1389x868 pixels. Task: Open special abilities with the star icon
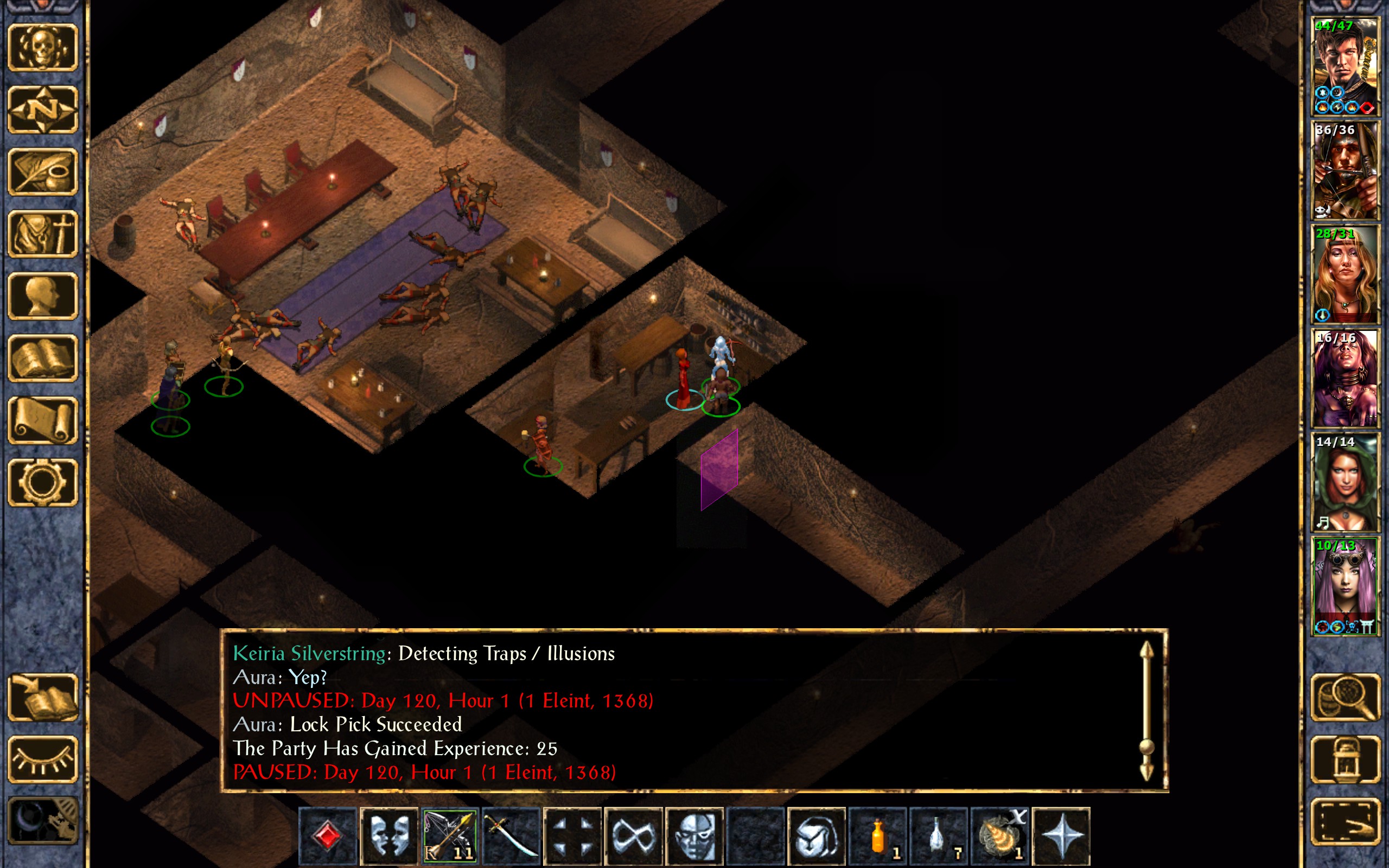pos(1061,835)
